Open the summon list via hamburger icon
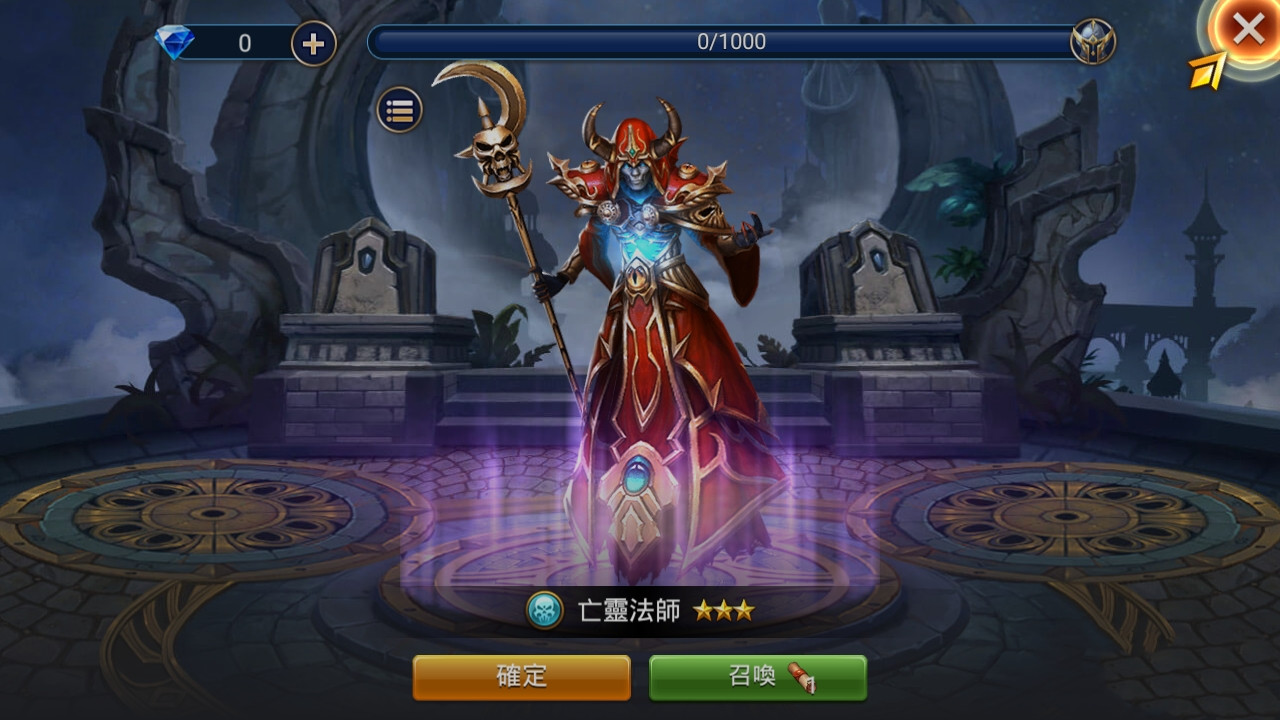This screenshot has height=720, width=1280. 399,108
